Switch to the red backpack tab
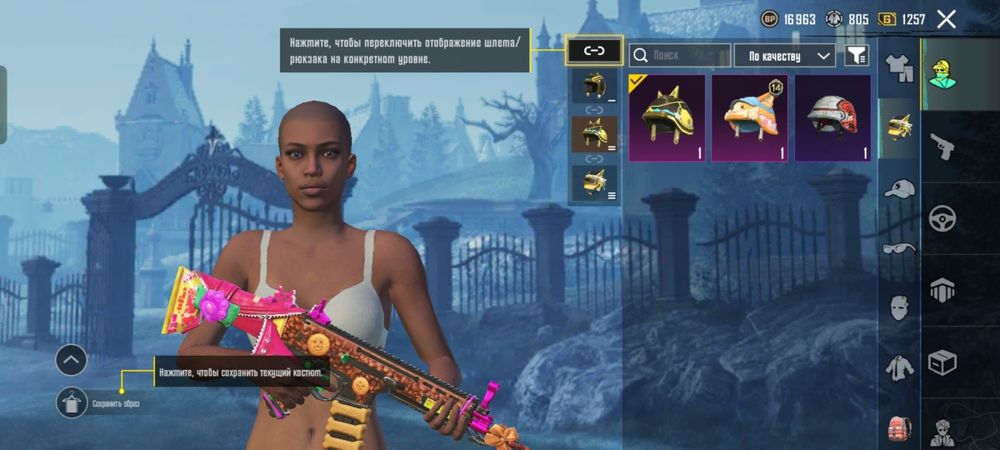 point(899,427)
